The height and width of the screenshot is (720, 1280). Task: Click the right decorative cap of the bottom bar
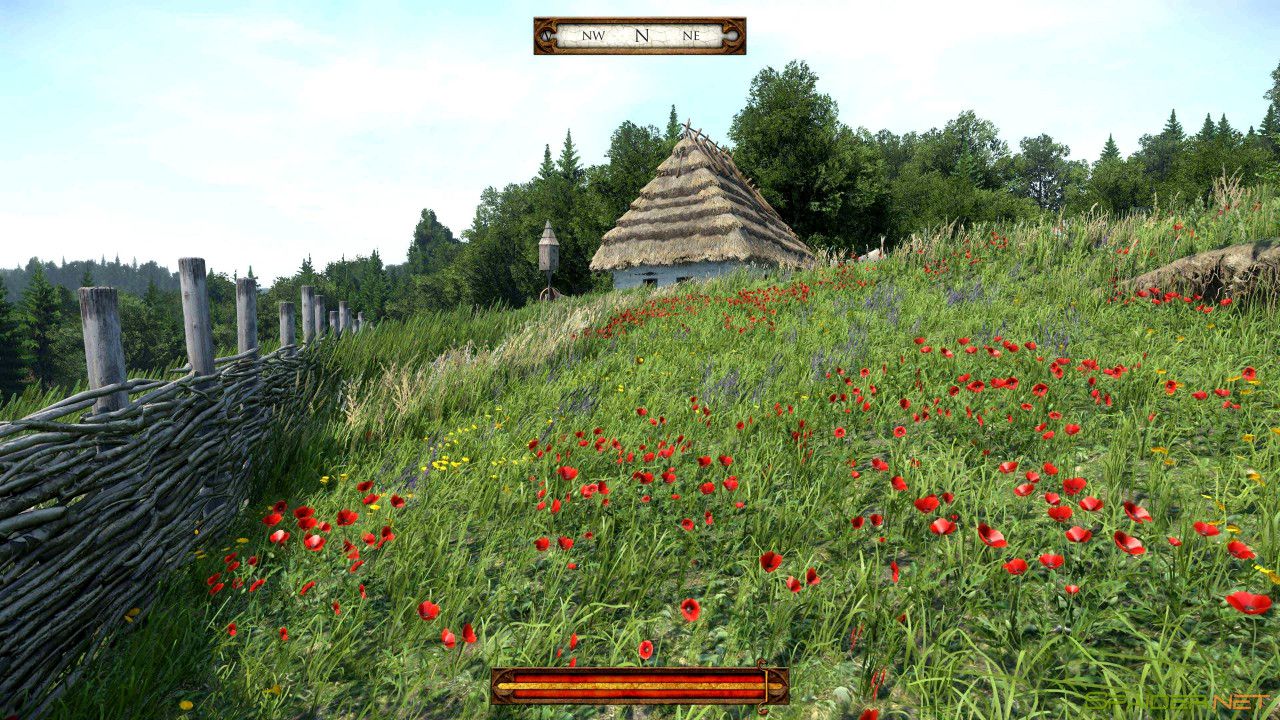click(x=778, y=688)
